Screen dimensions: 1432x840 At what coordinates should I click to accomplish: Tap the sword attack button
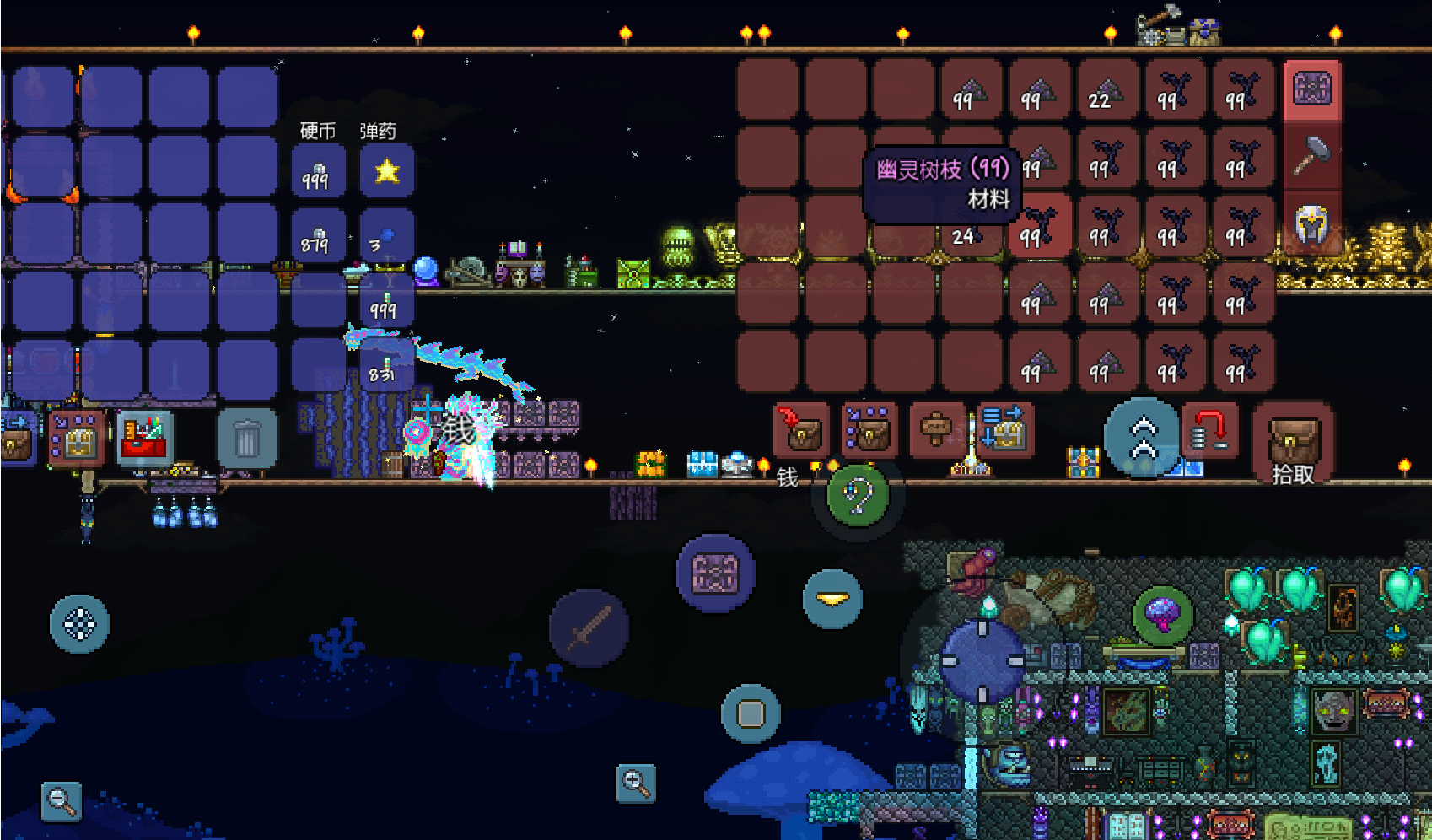589,628
